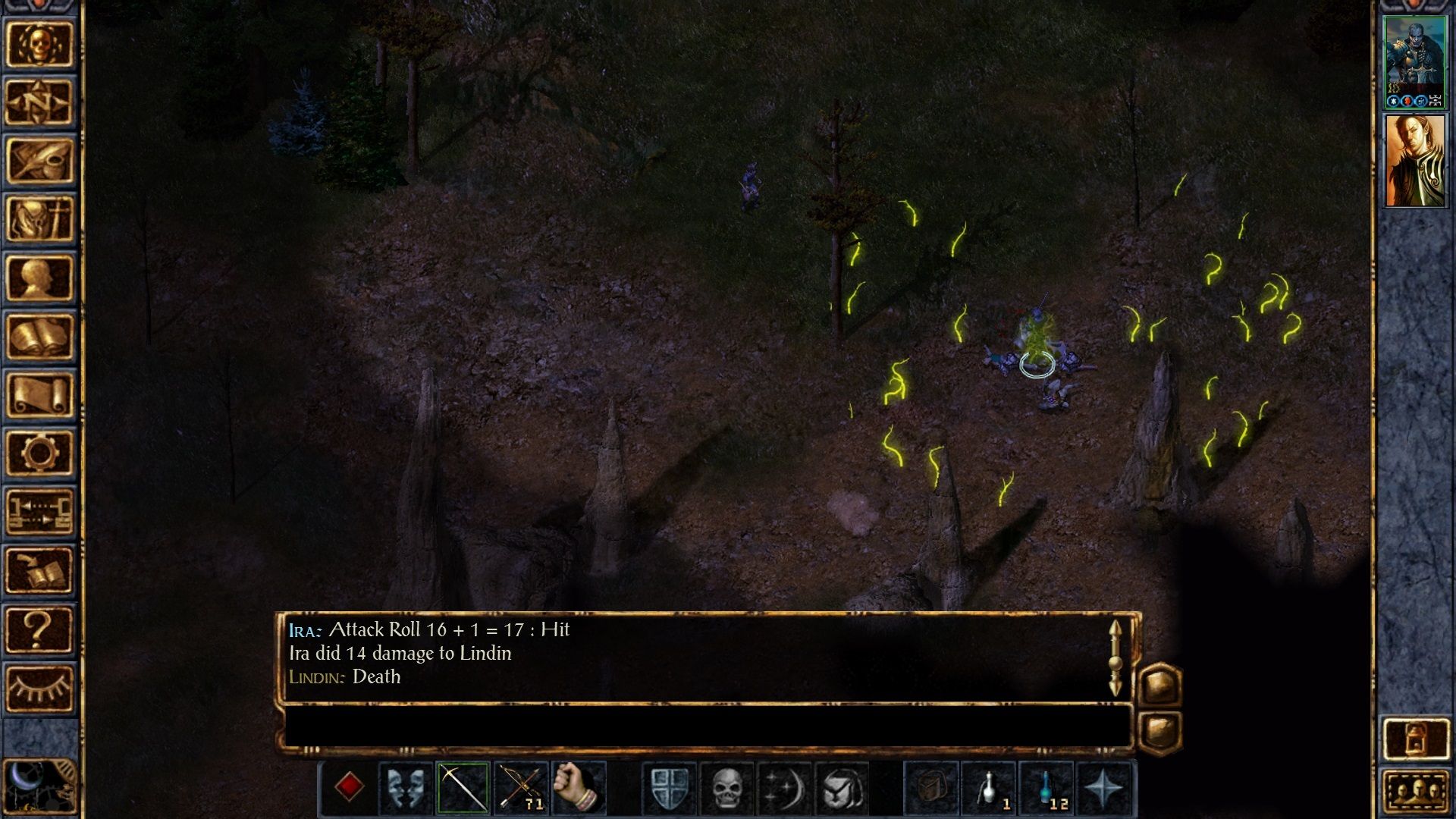Open the mage spellbook
Viewport: 1456px width, 819px height.
tap(39, 337)
